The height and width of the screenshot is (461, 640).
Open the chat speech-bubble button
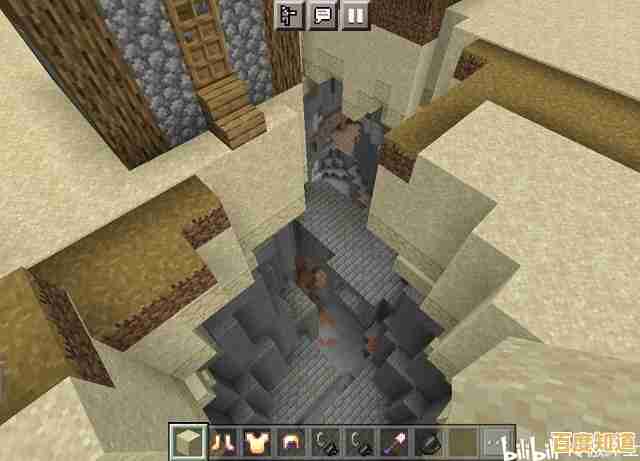point(322,15)
